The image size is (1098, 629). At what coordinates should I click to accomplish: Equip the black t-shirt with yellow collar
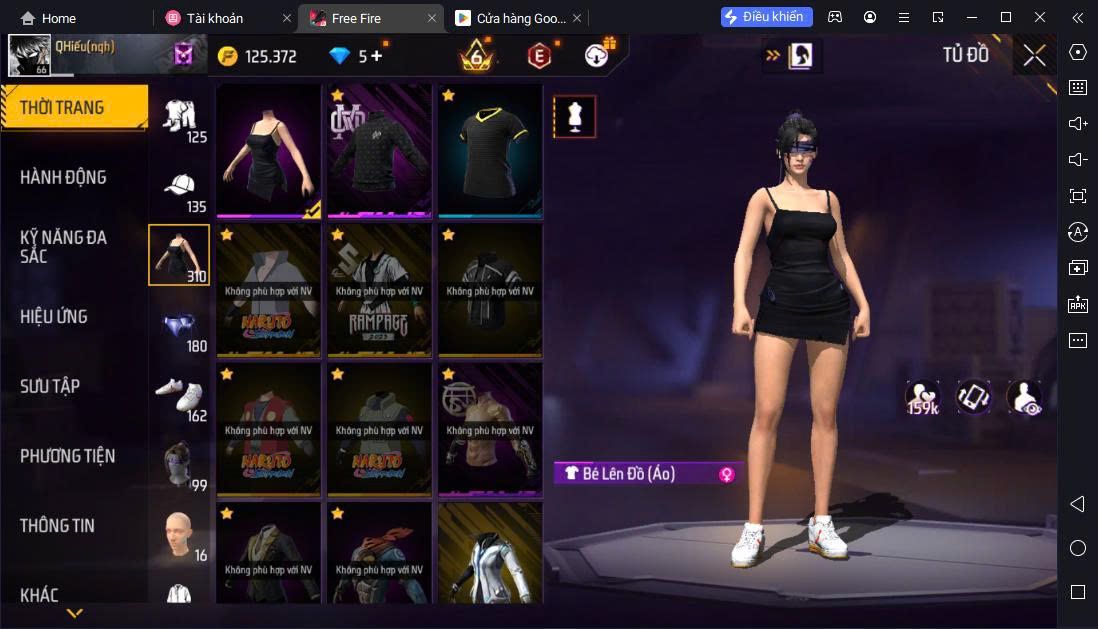click(490, 150)
